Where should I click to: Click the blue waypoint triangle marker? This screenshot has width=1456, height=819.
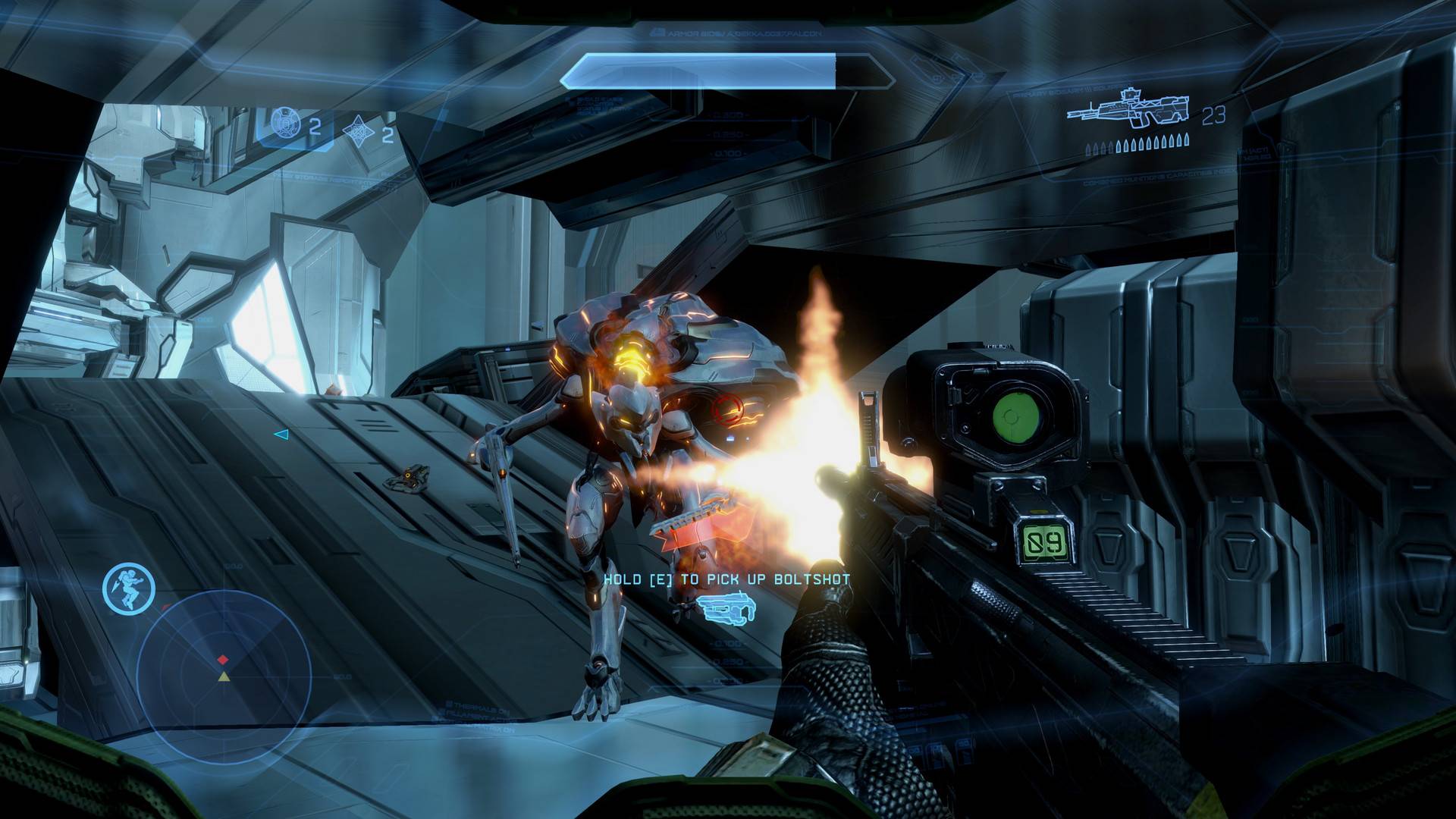tap(281, 435)
